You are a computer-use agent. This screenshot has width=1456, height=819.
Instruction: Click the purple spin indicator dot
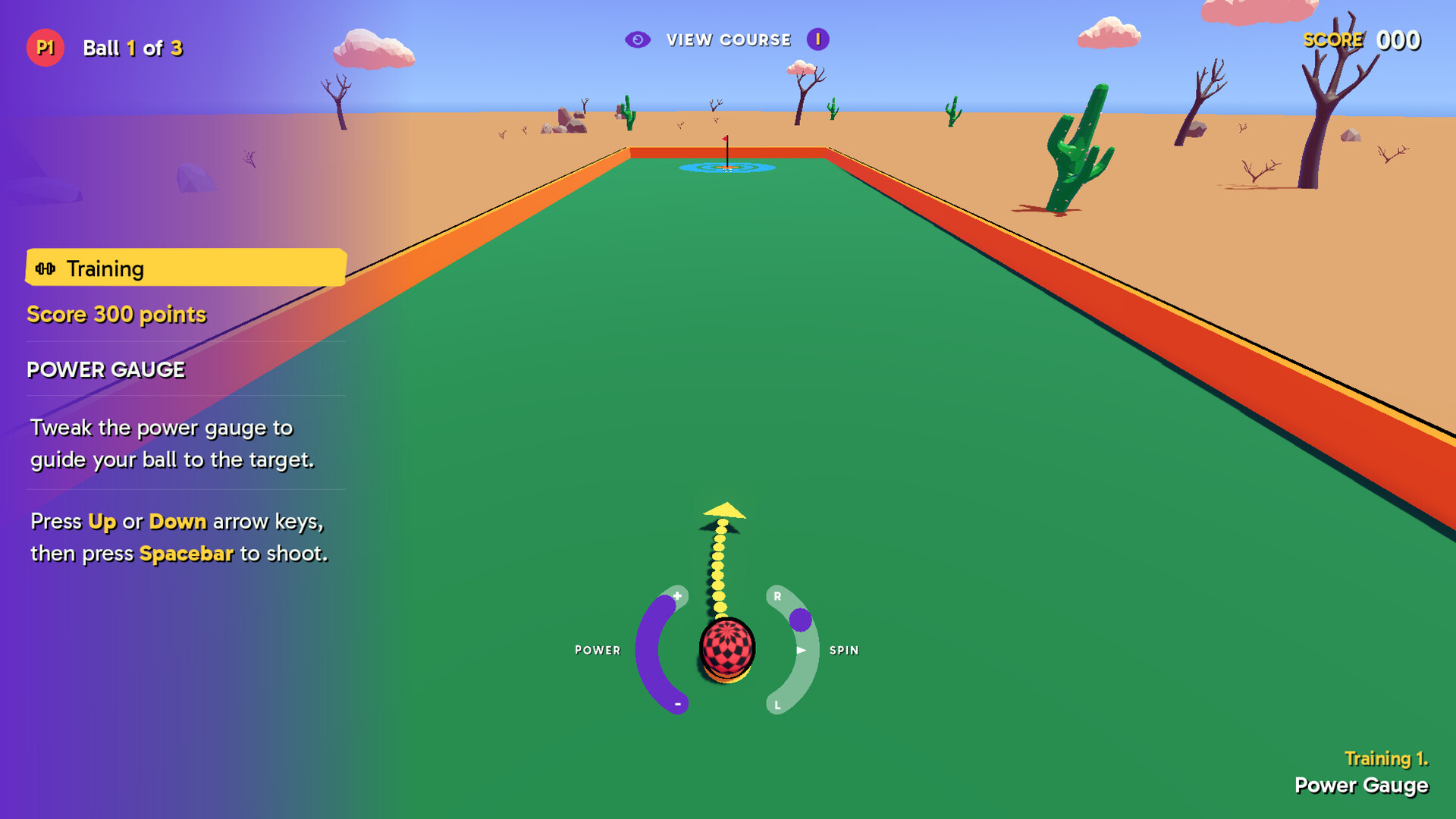click(x=802, y=618)
